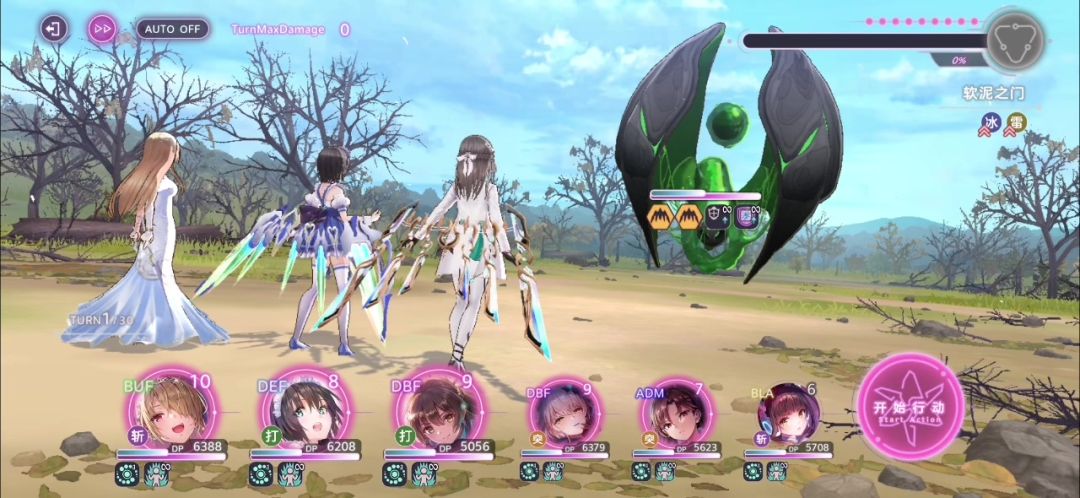Activate the fast-forward speed button

coord(102,28)
